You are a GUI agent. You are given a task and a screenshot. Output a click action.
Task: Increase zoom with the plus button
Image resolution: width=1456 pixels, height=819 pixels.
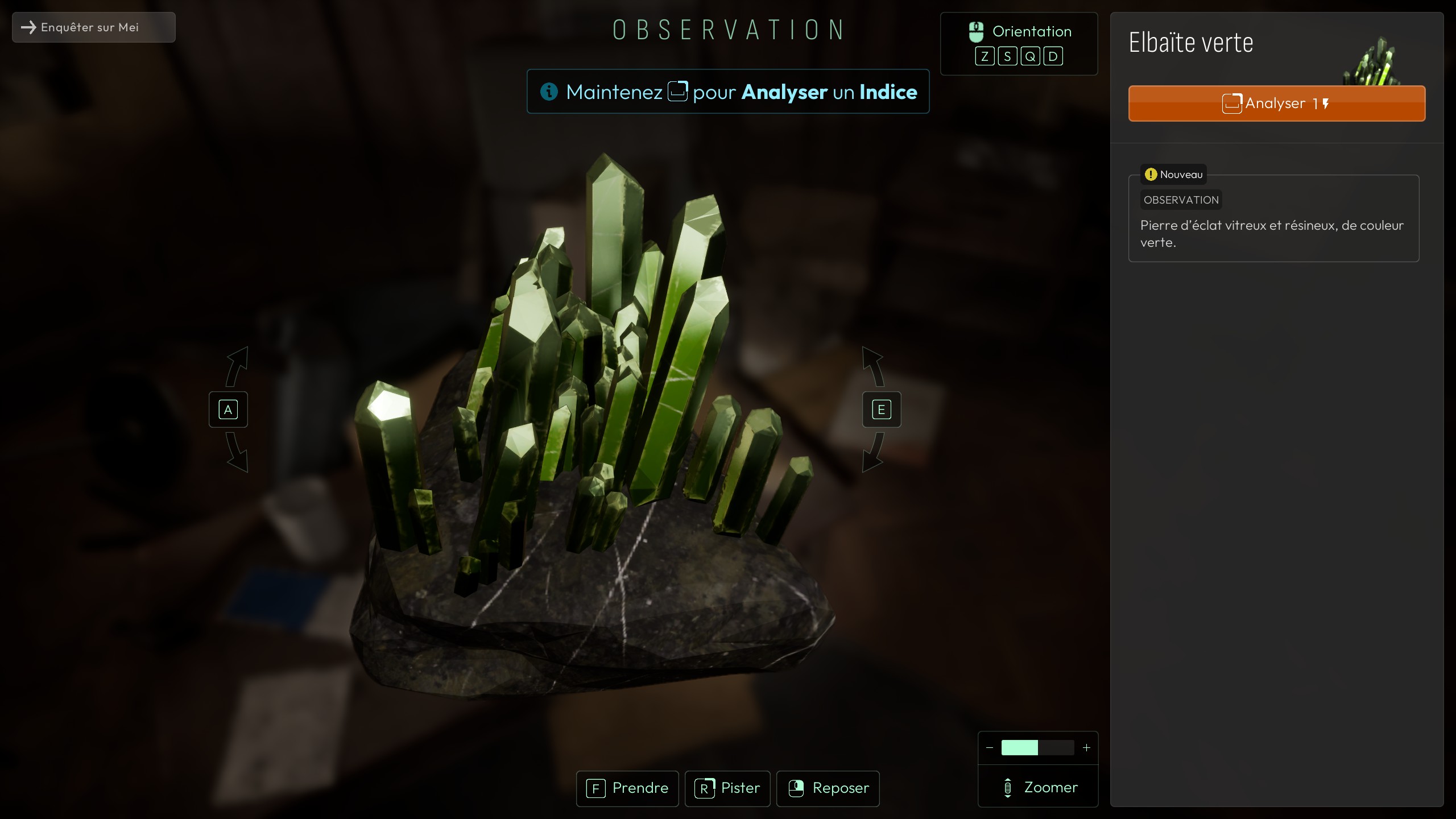coord(1086,748)
